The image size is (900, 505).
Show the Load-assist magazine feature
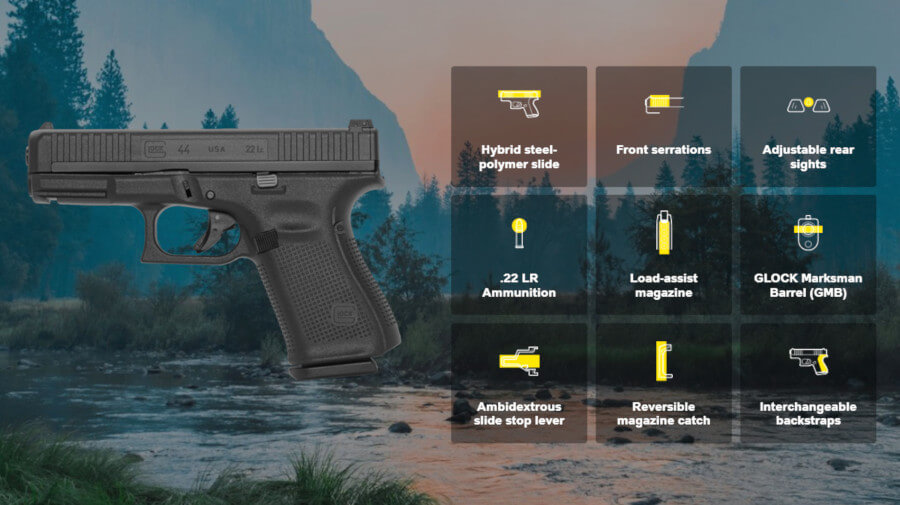[663, 255]
